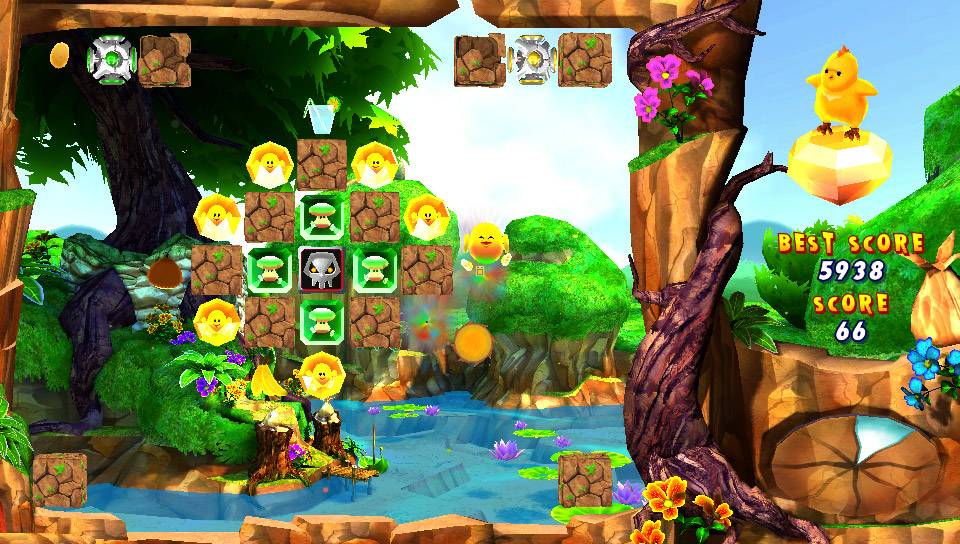Select the mushroom tile directly above the skull
This screenshot has width=960, height=544.
tap(322, 217)
